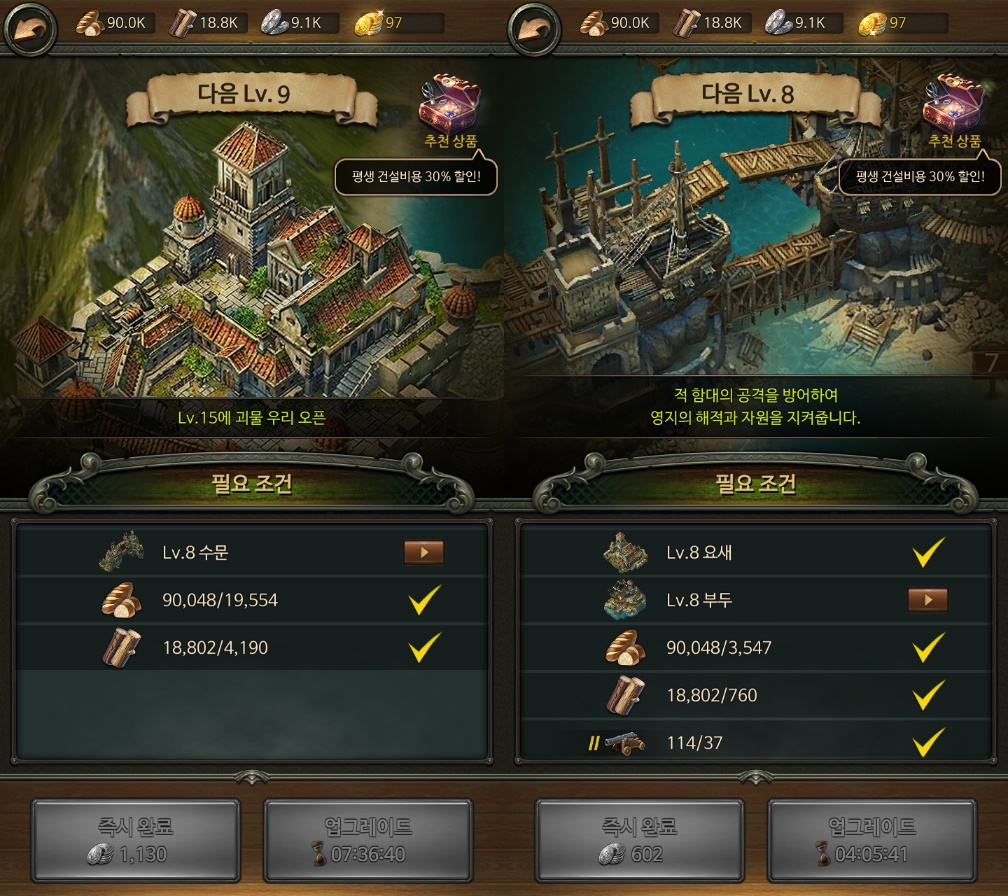Start the 07:36:40 upgrade
The image size is (1008, 896).
coord(367,841)
